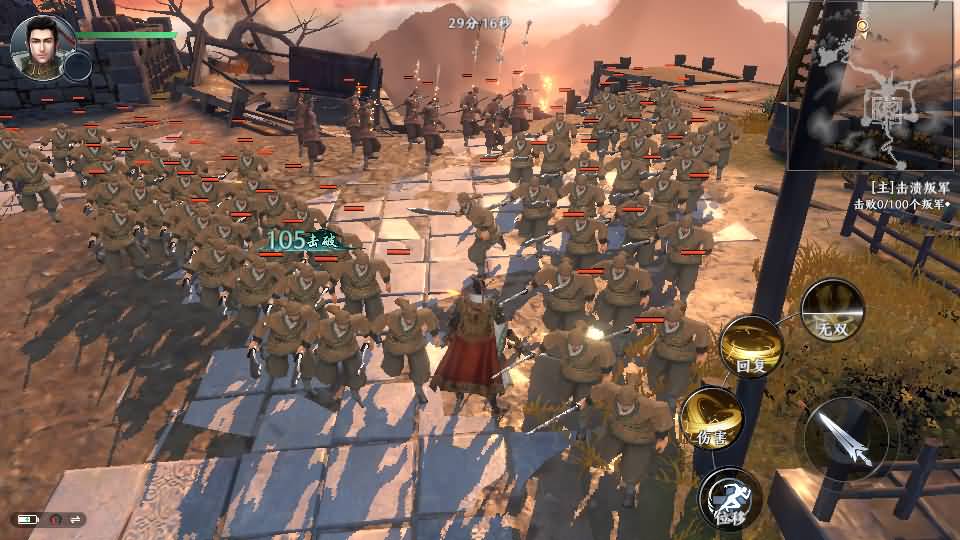Tap the swap arrows status icon
The image size is (960, 540).
pos(74,519)
